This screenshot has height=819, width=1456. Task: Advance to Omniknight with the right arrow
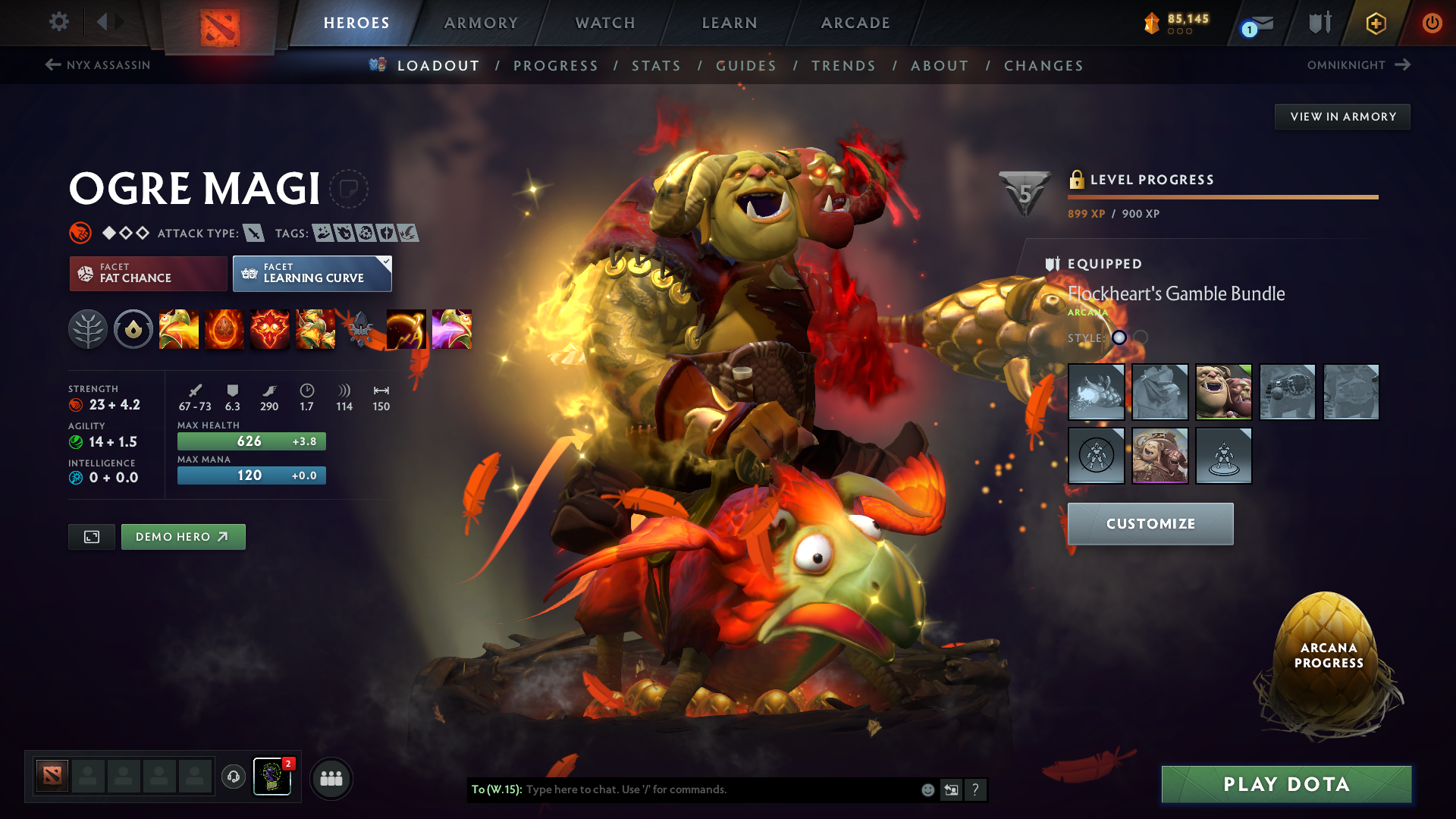(x=1401, y=64)
